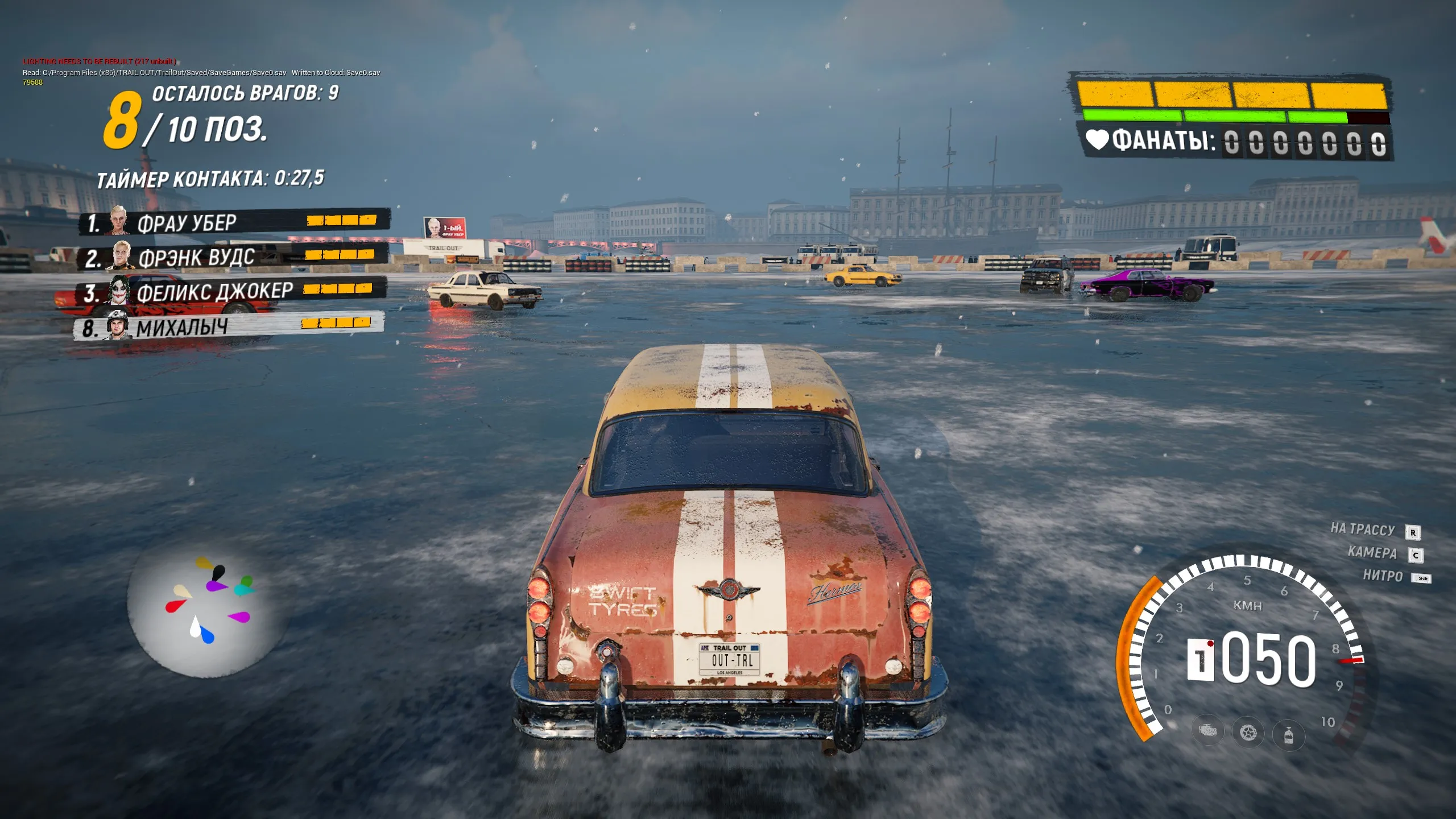
Task: Click the Фрэнк Вудс leaderboard row
Action: pyautogui.click(x=233, y=257)
